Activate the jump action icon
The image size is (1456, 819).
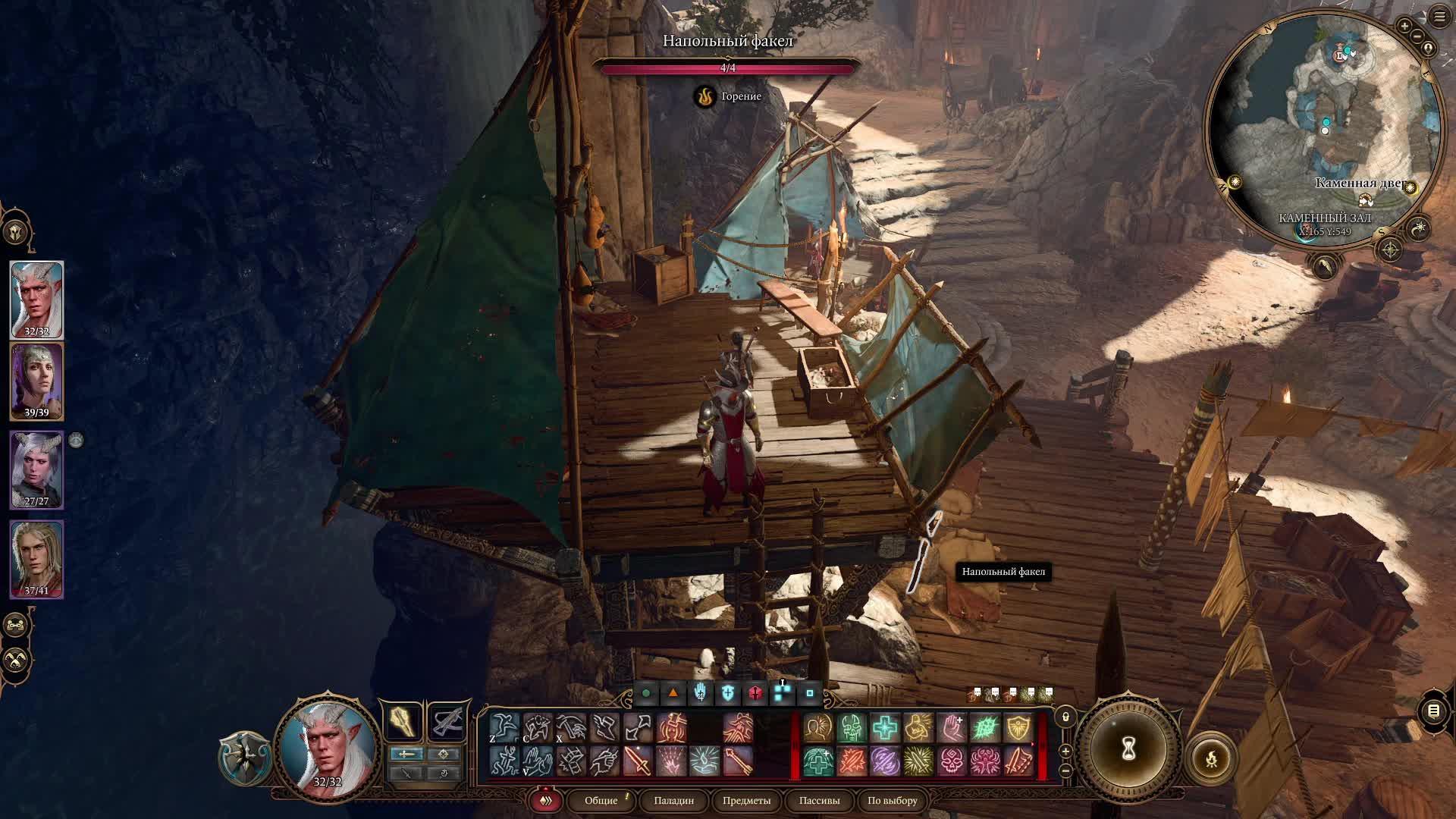tap(504, 728)
